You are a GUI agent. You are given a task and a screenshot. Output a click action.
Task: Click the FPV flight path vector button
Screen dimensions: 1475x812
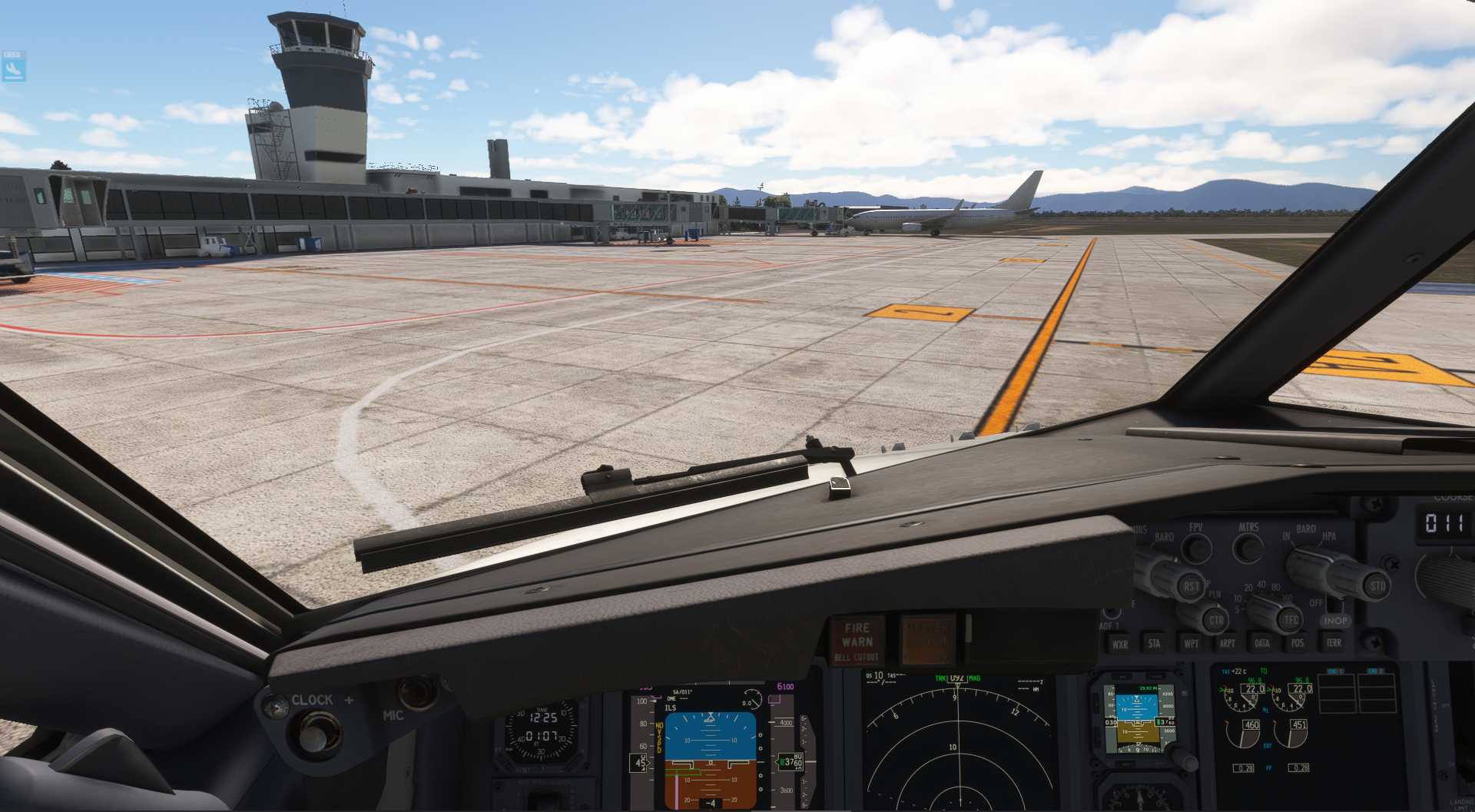tap(1196, 548)
